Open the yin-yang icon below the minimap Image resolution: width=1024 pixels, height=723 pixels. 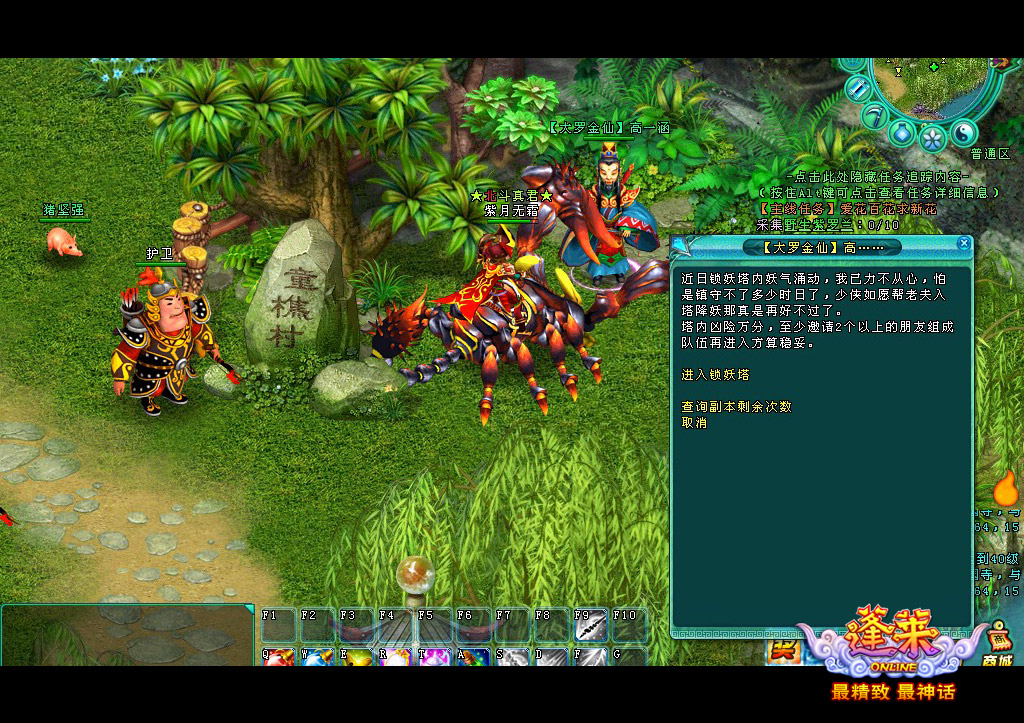coord(963,132)
